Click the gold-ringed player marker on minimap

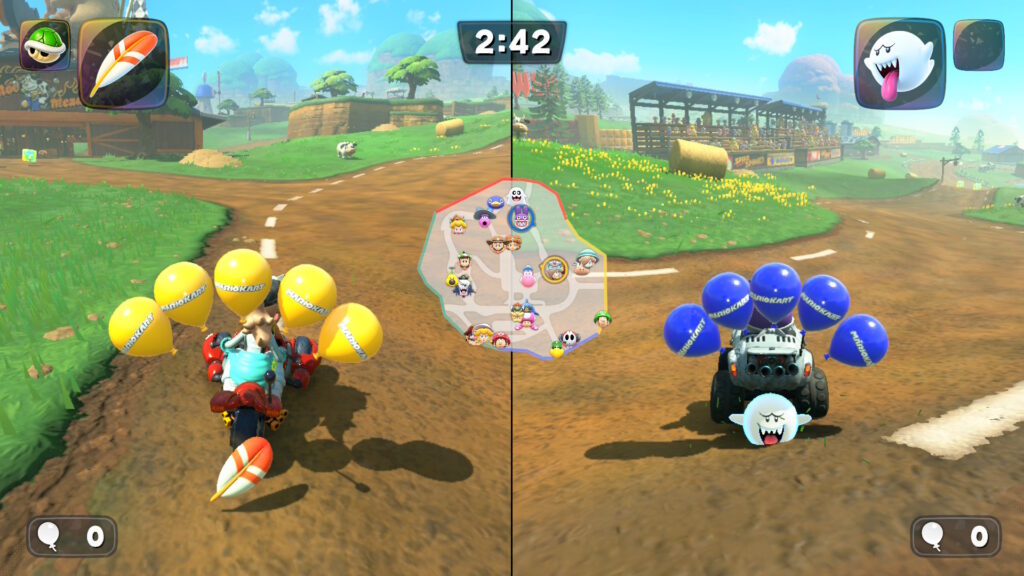click(x=554, y=267)
